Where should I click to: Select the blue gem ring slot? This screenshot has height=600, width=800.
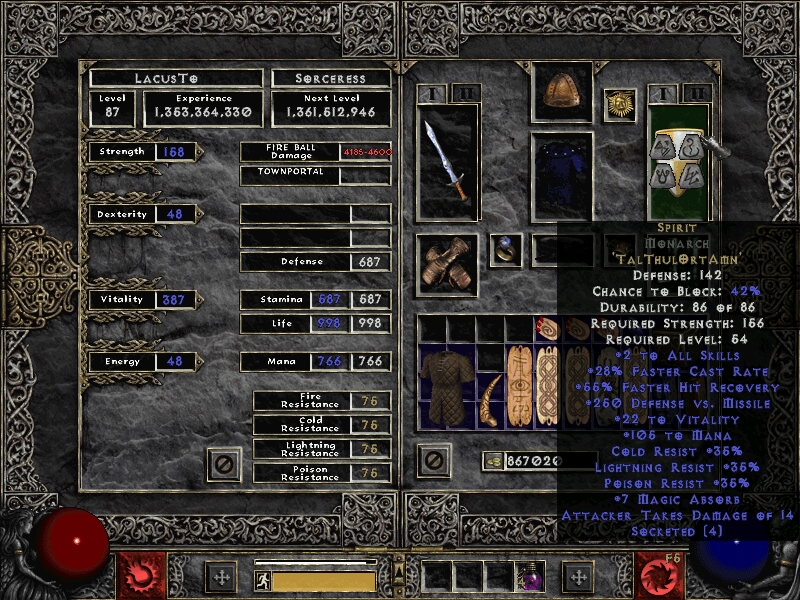click(x=506, y=251)
